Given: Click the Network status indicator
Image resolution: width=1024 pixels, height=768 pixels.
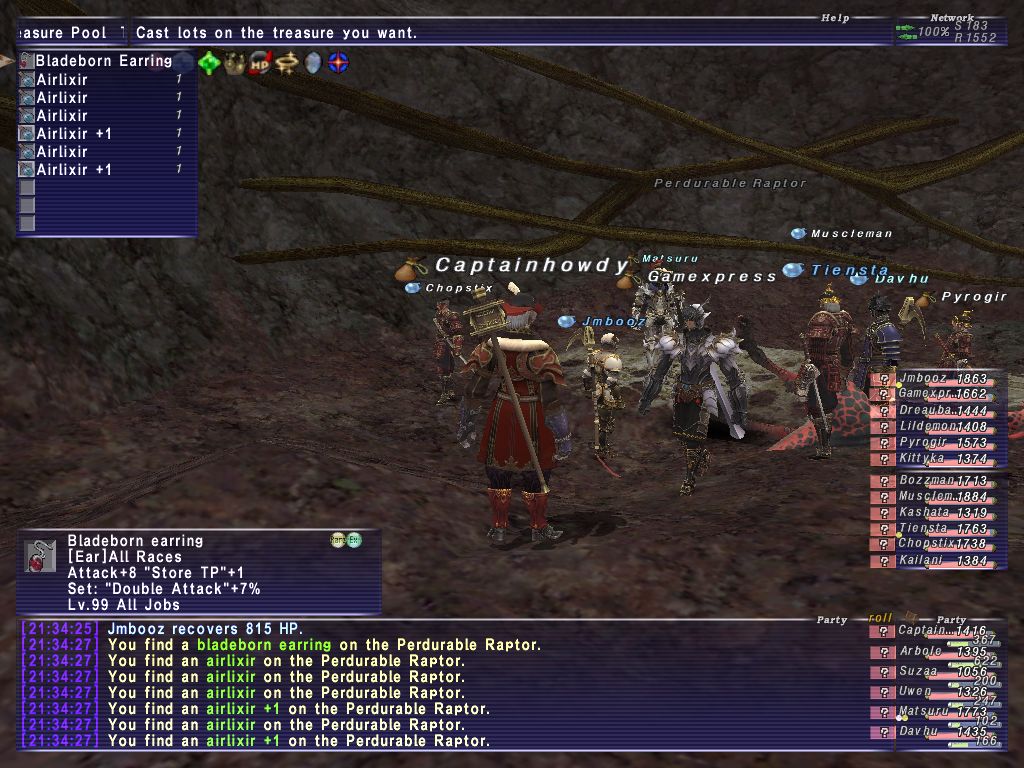Looking at the screenshot, I should tap(950, 18).
